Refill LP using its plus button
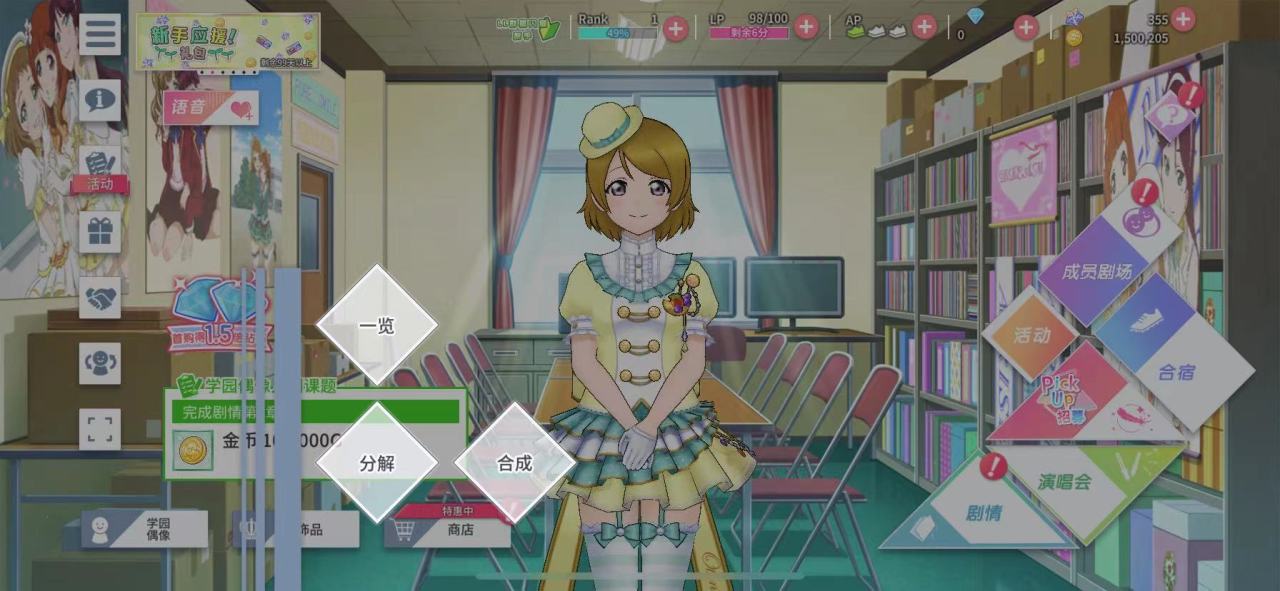This screenshot has width=1280, height=591. pos(806,28)
